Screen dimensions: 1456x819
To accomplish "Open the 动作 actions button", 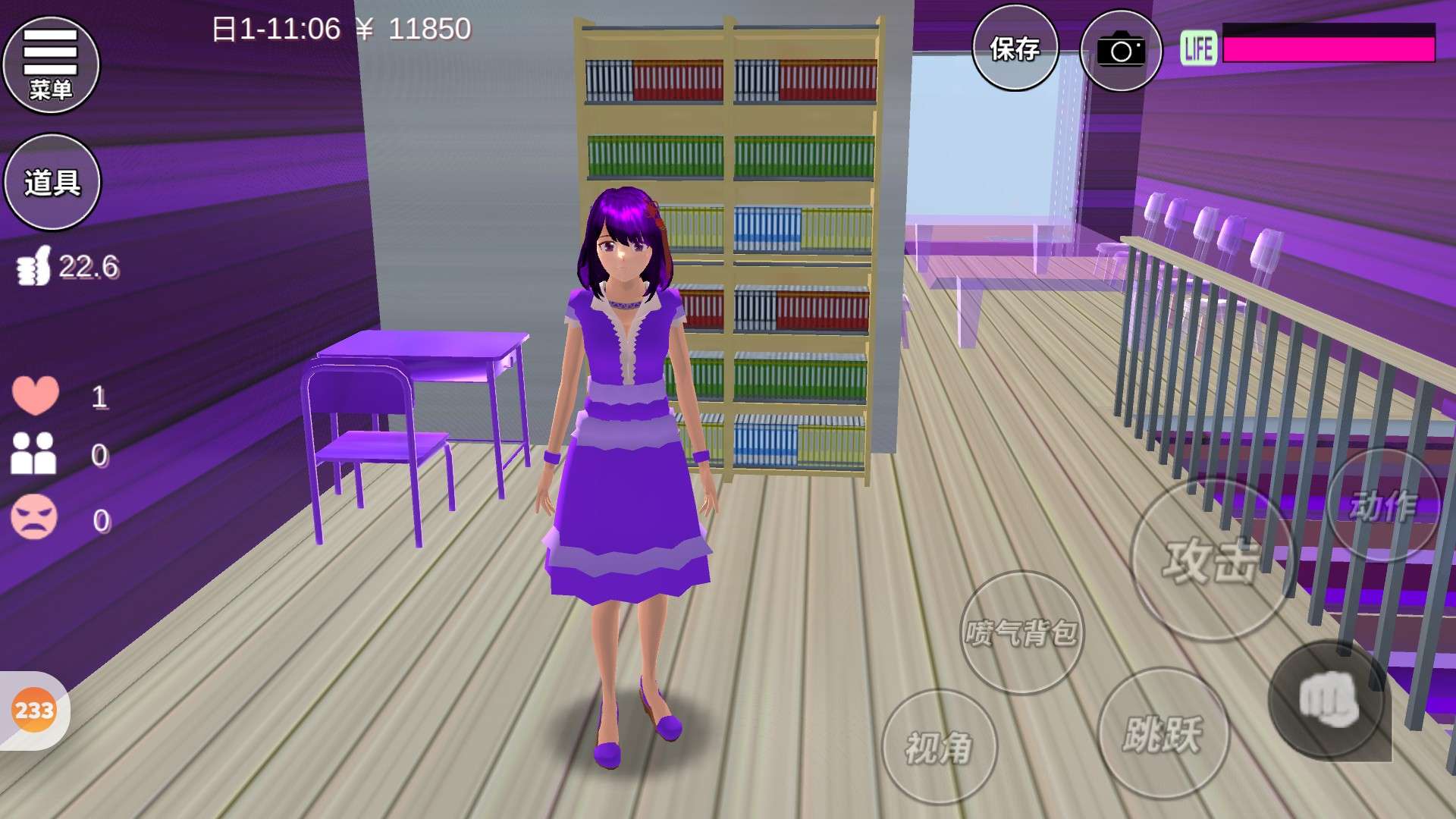I will point(1382,506).
